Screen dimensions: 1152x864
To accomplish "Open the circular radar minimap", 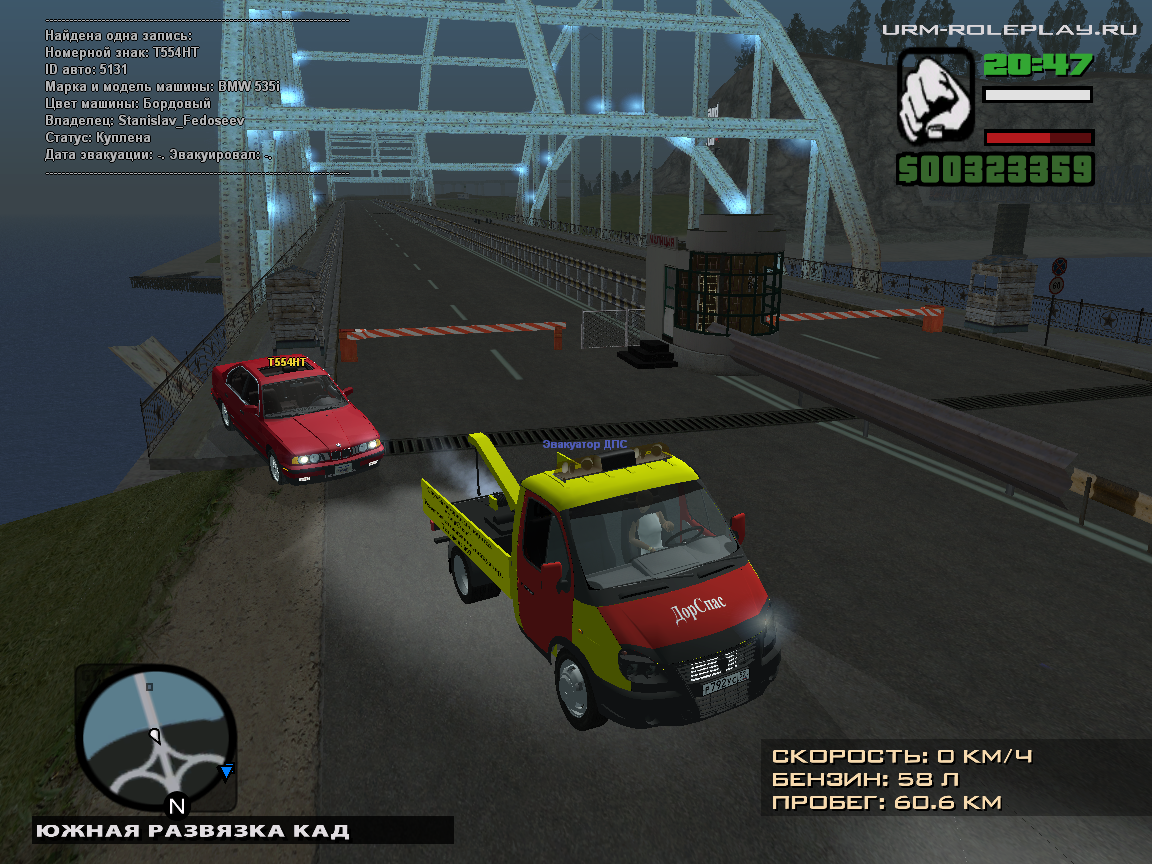I will (156, 739).
